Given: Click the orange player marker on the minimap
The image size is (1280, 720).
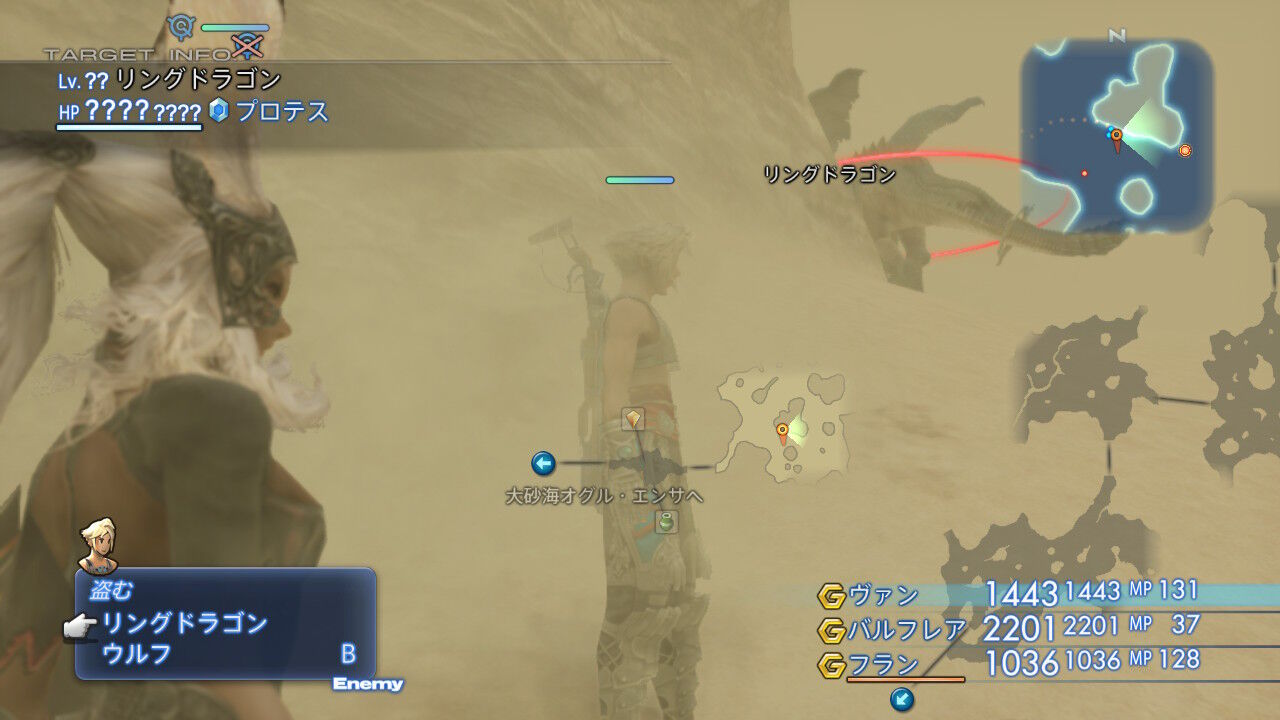Looking at the screenshot, I should [x=1114, y=133].
